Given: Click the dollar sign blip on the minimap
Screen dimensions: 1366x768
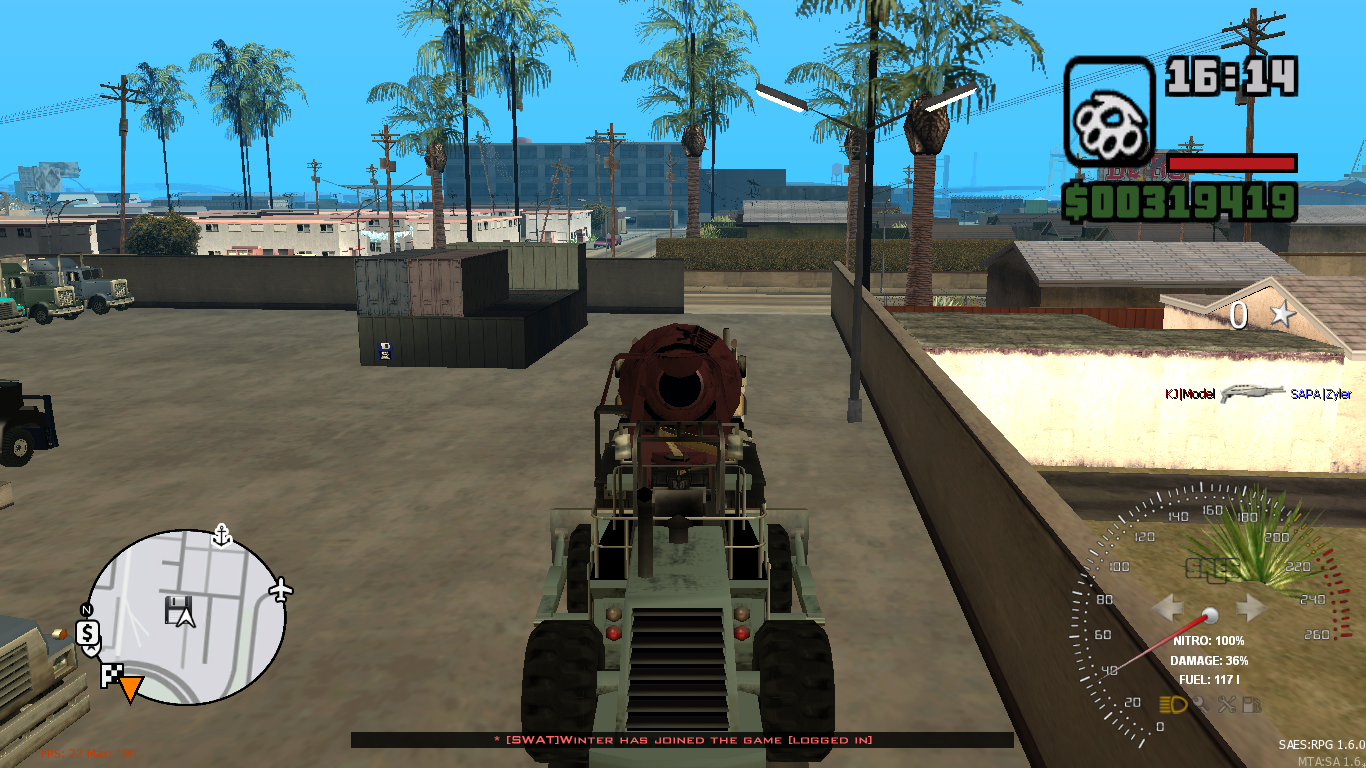Looking at the screenshot, I should [88, 633].
